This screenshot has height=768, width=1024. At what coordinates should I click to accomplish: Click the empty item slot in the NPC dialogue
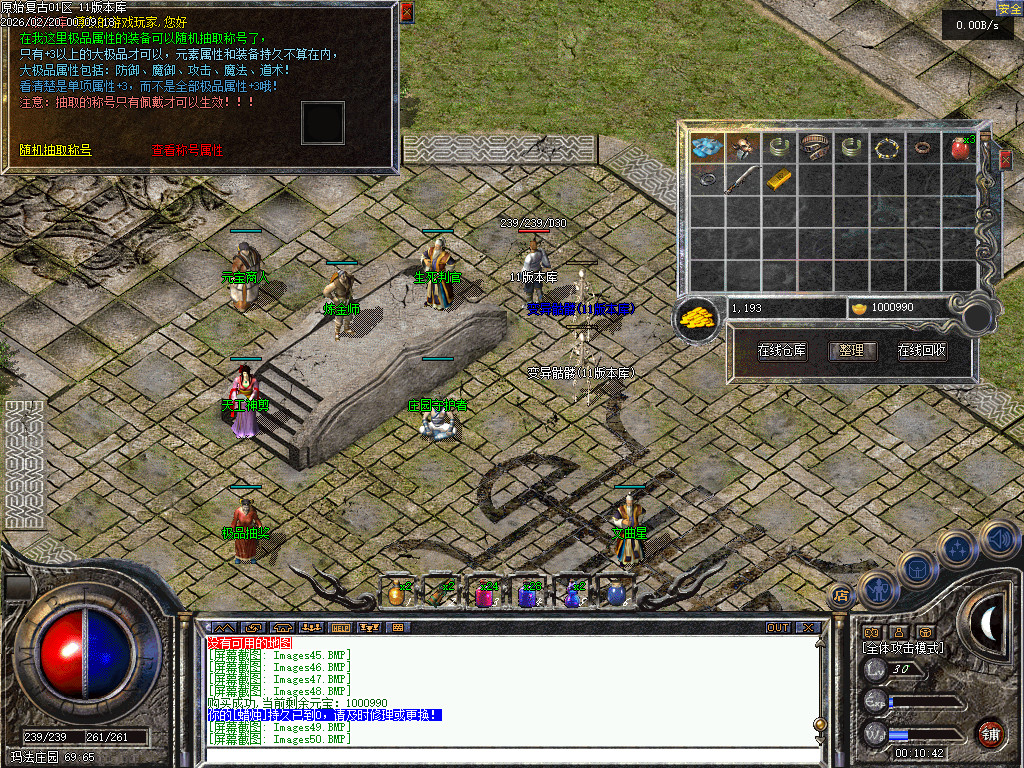click(323, 122)
